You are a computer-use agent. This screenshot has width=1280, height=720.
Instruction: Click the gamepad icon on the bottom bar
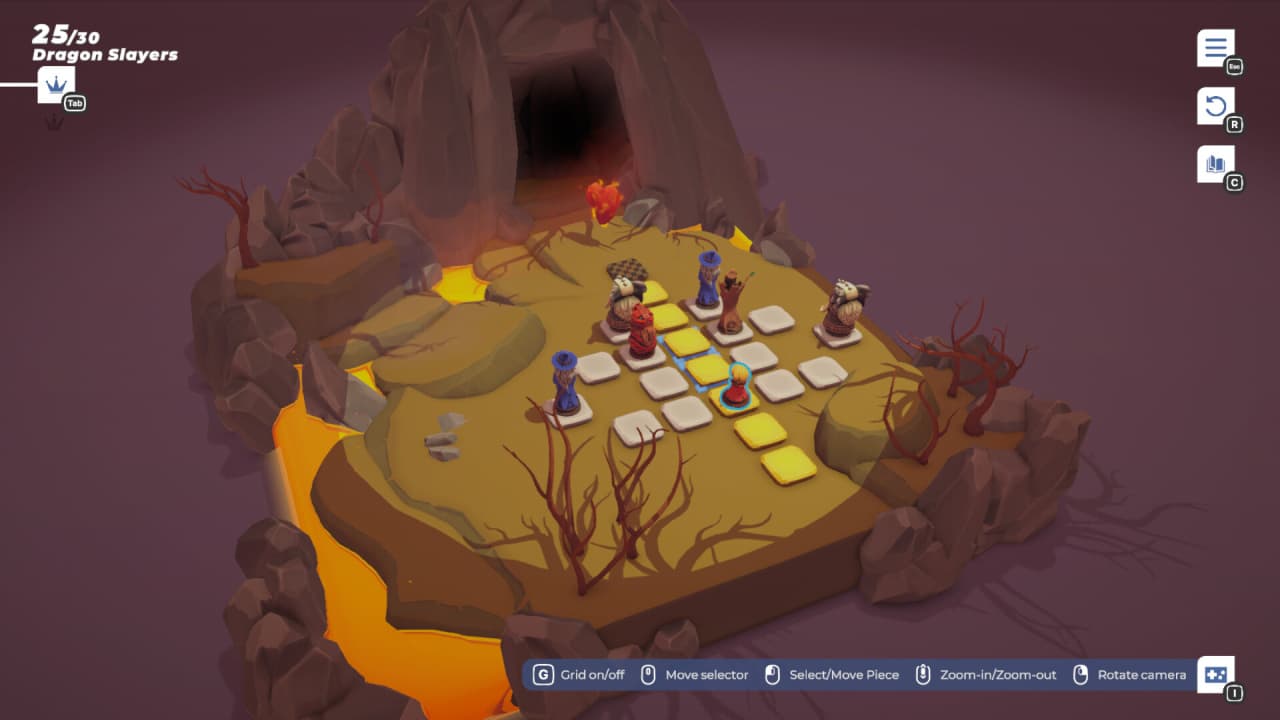coord(1216,676)
